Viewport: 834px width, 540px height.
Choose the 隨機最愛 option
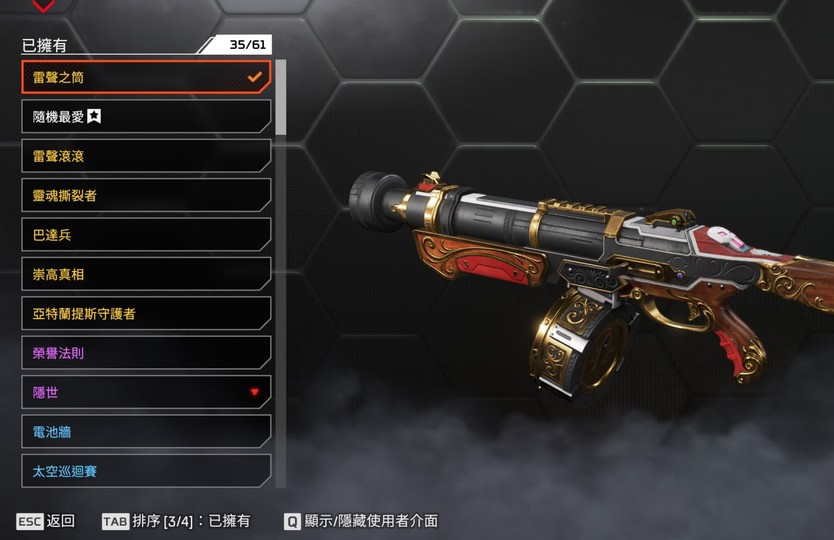(146, 116)
